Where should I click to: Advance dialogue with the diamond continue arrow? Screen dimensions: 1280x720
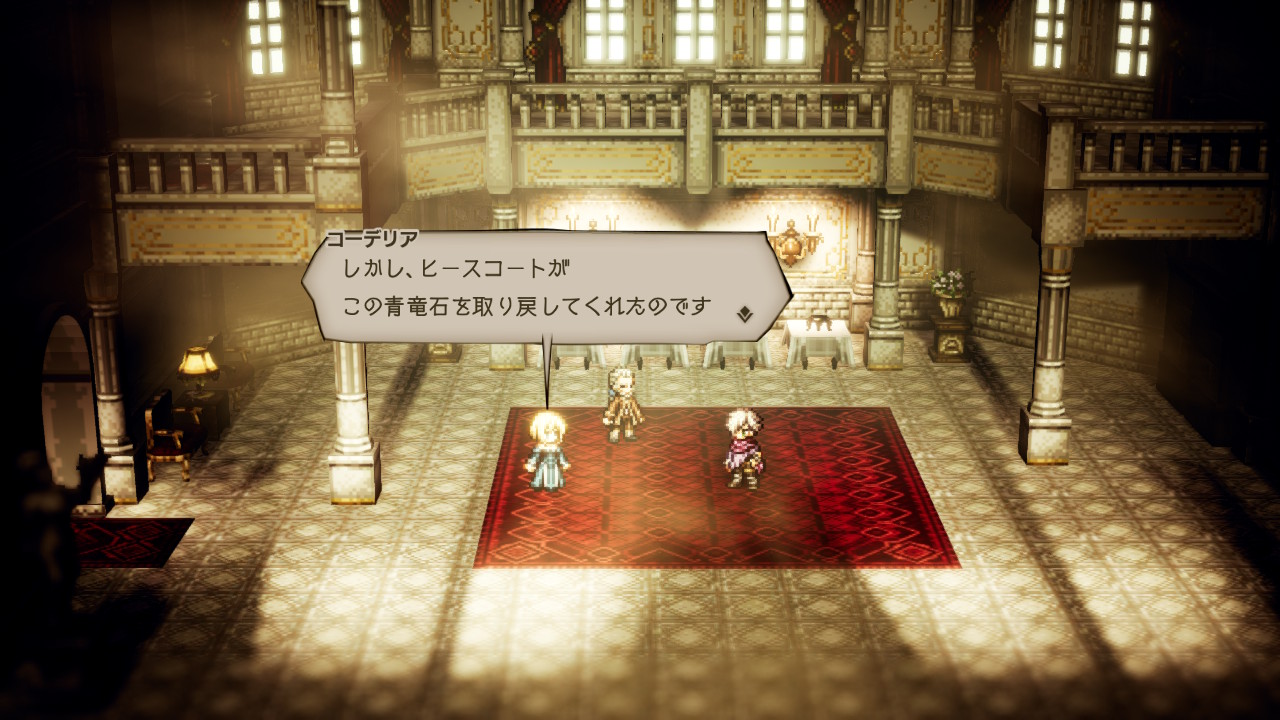tap(744, 314)
